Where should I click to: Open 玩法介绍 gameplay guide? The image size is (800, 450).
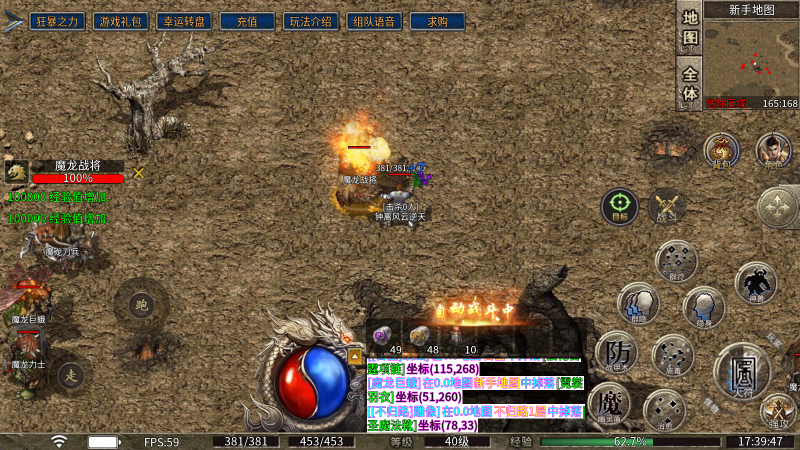click(310, 21)
